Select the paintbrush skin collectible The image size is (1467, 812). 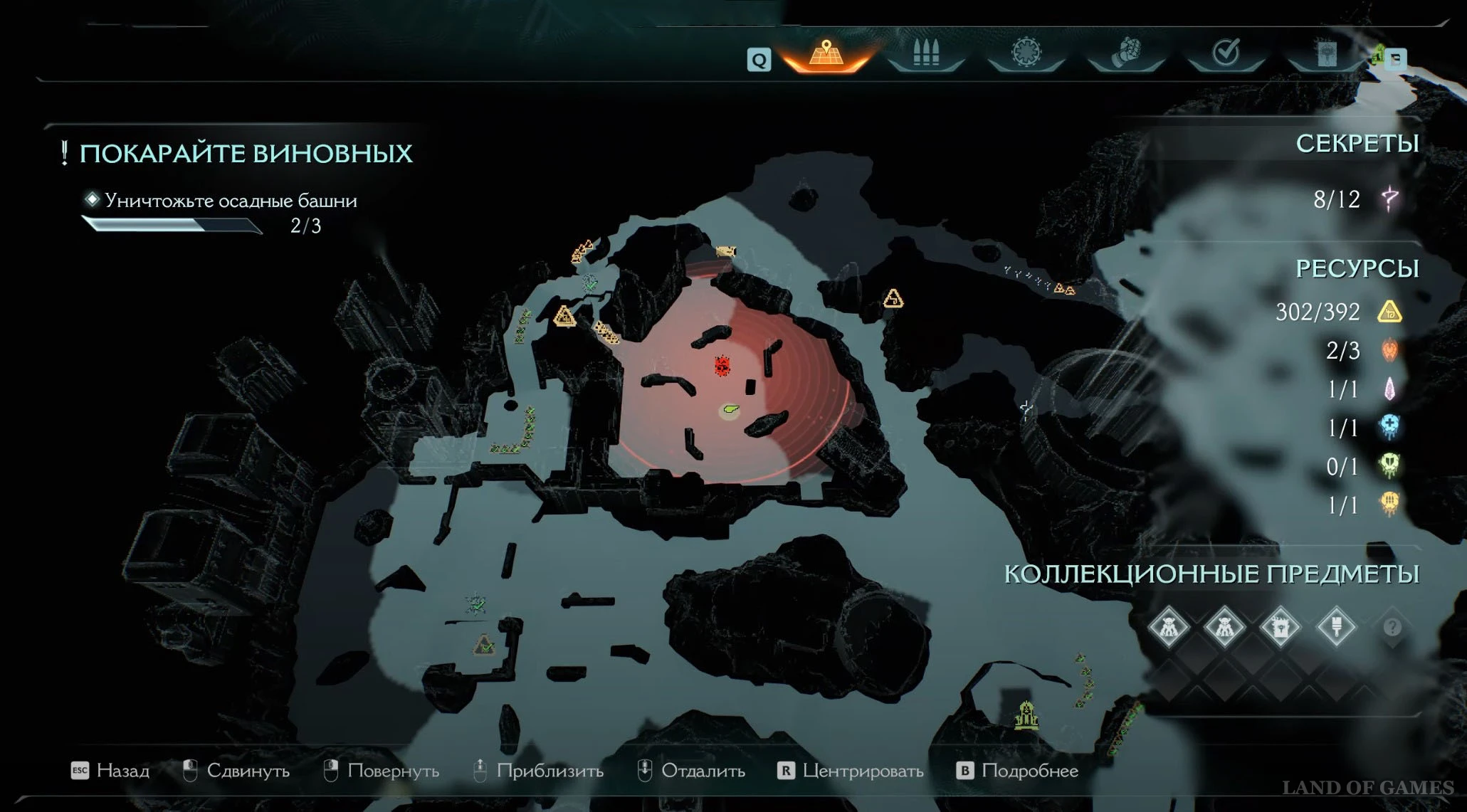[1336, 628]
